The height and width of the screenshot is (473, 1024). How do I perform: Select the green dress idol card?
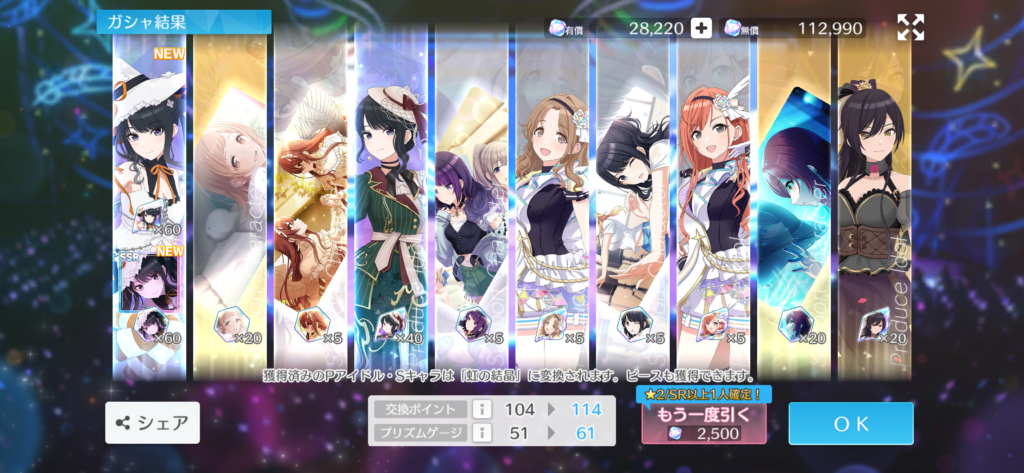point(390,200)
